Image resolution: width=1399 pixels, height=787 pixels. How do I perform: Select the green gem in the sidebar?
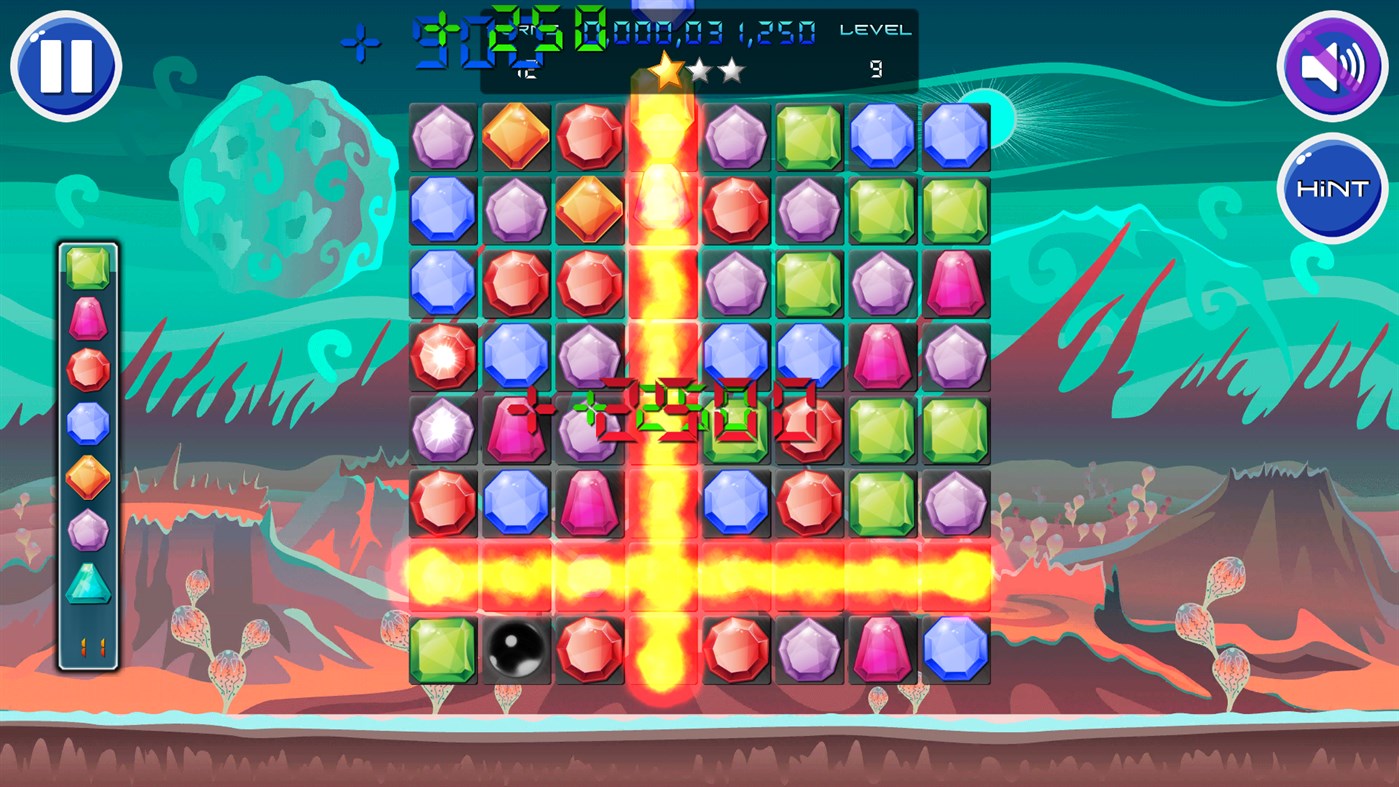(85, 265)
